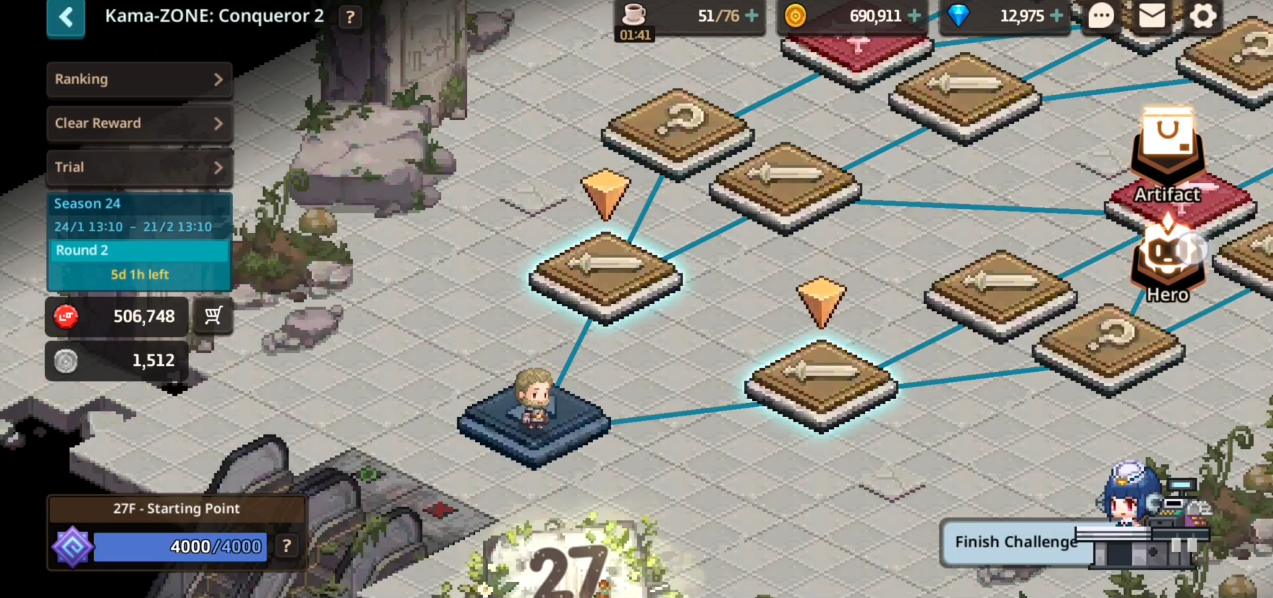Add more coffee stamina with plus
1273x598 pixels.
(752, 16)
